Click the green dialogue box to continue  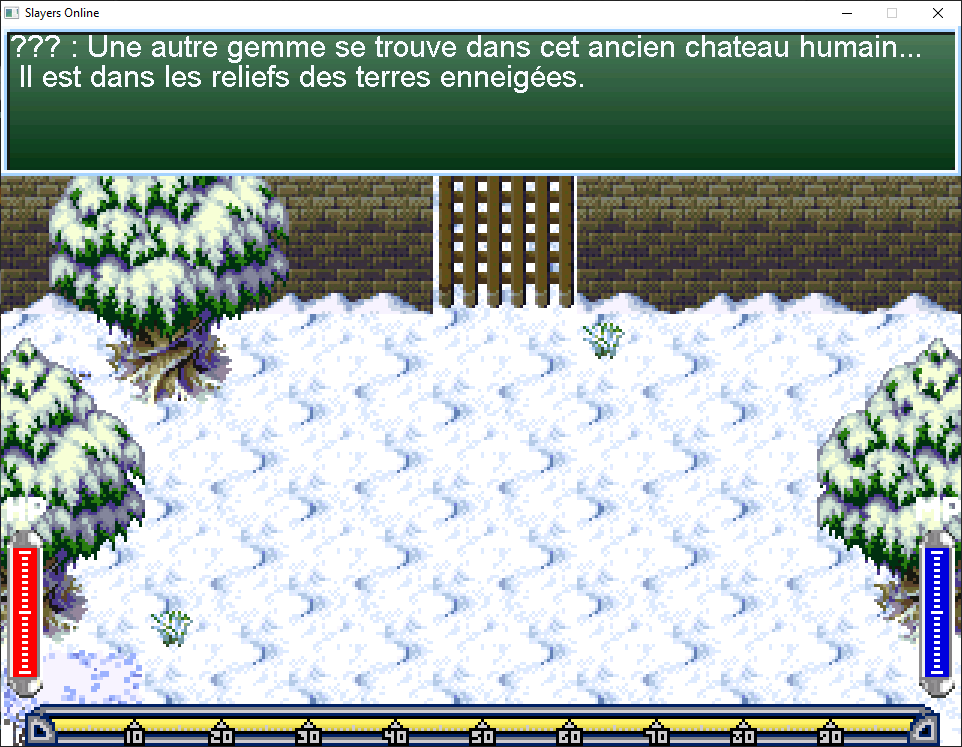[x=480, y=102]
